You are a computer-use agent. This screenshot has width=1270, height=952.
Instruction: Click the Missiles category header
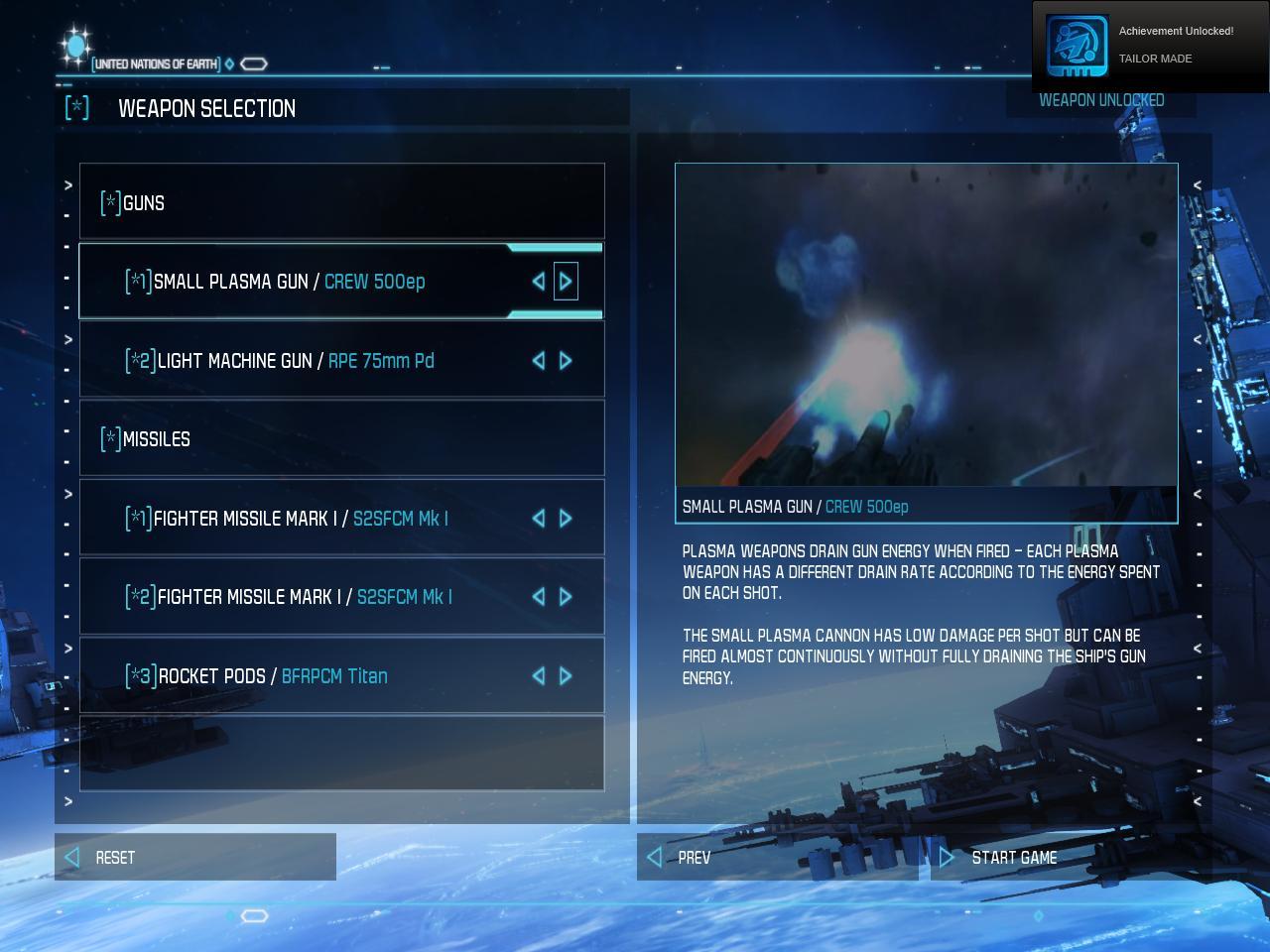[x=341, y=439]
